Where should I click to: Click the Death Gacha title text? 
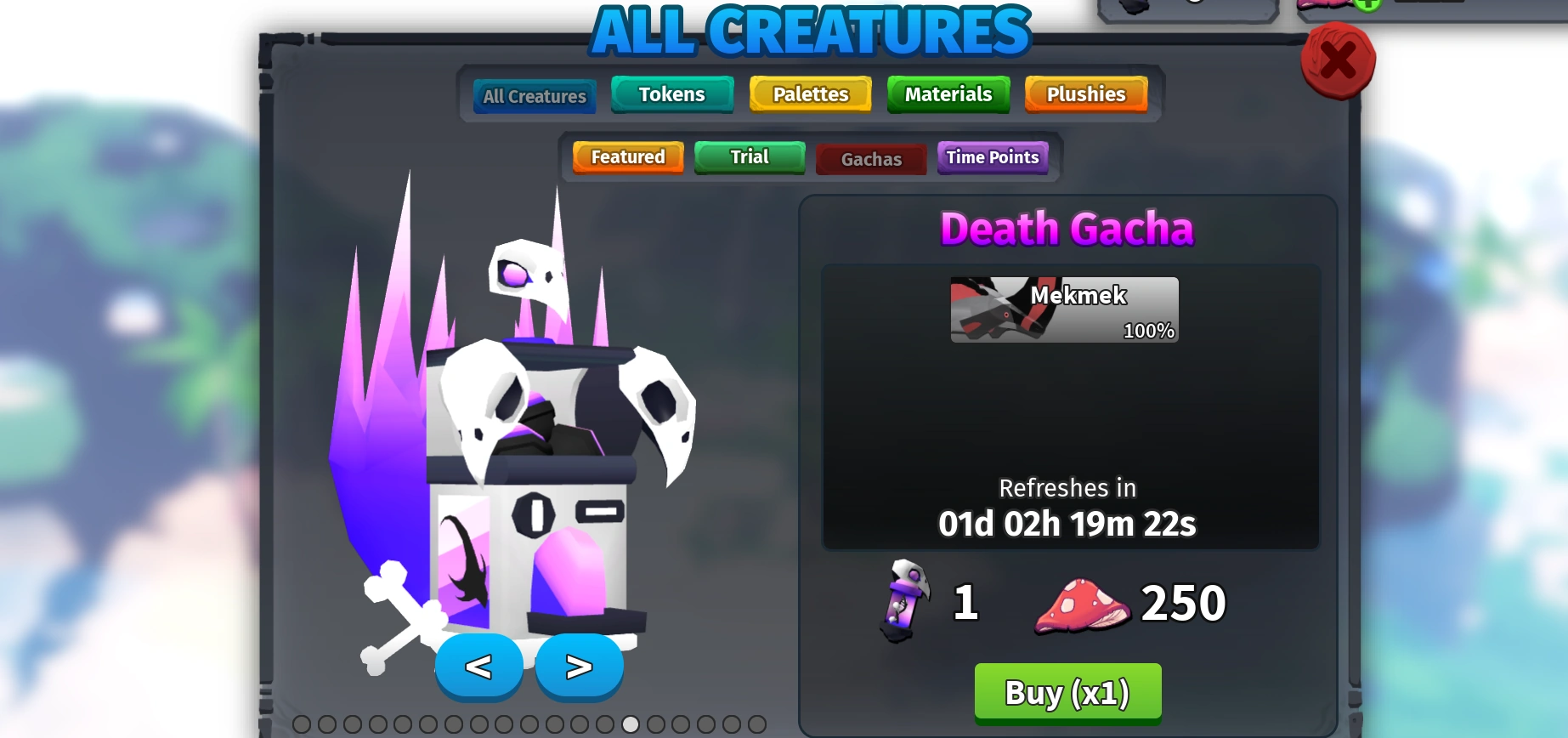tap(1066, 228)
